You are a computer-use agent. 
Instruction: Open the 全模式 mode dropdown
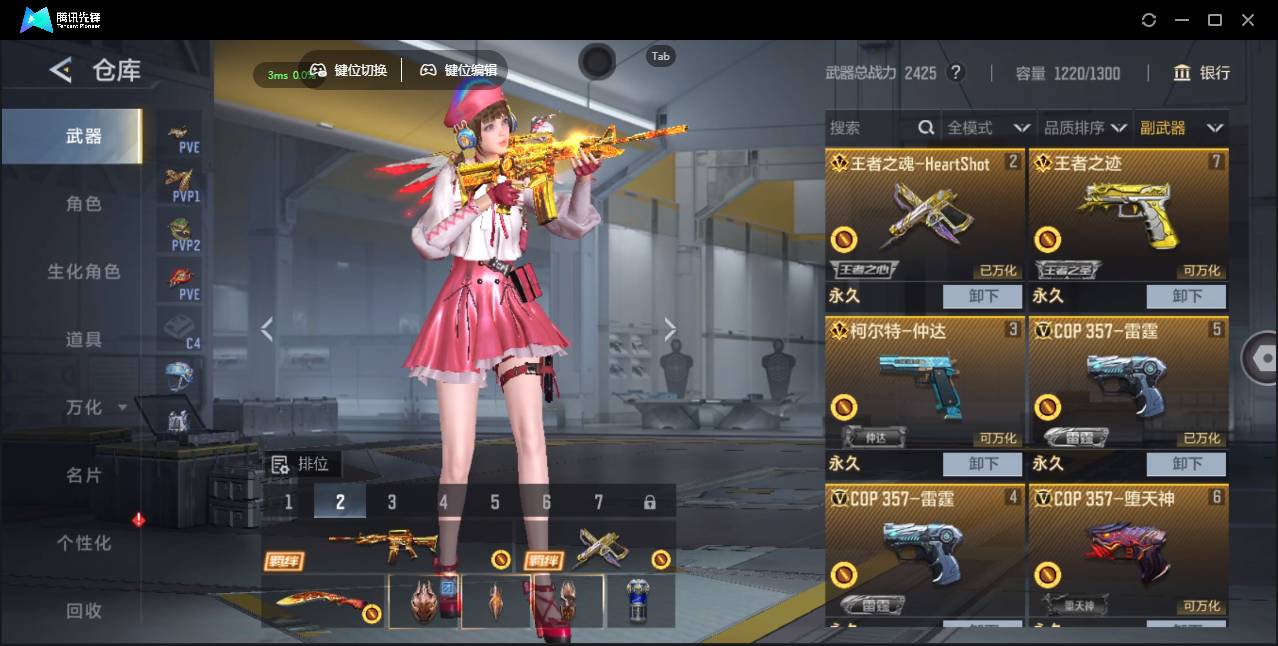coord(988,128)
